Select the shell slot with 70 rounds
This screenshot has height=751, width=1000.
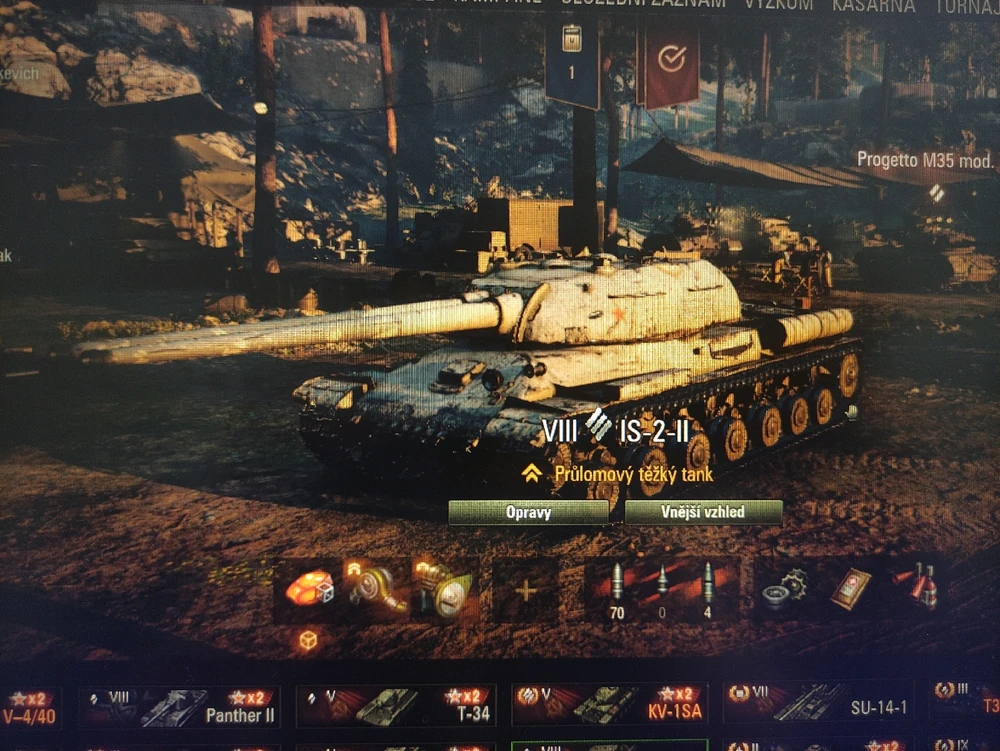[x=616, y=590]
